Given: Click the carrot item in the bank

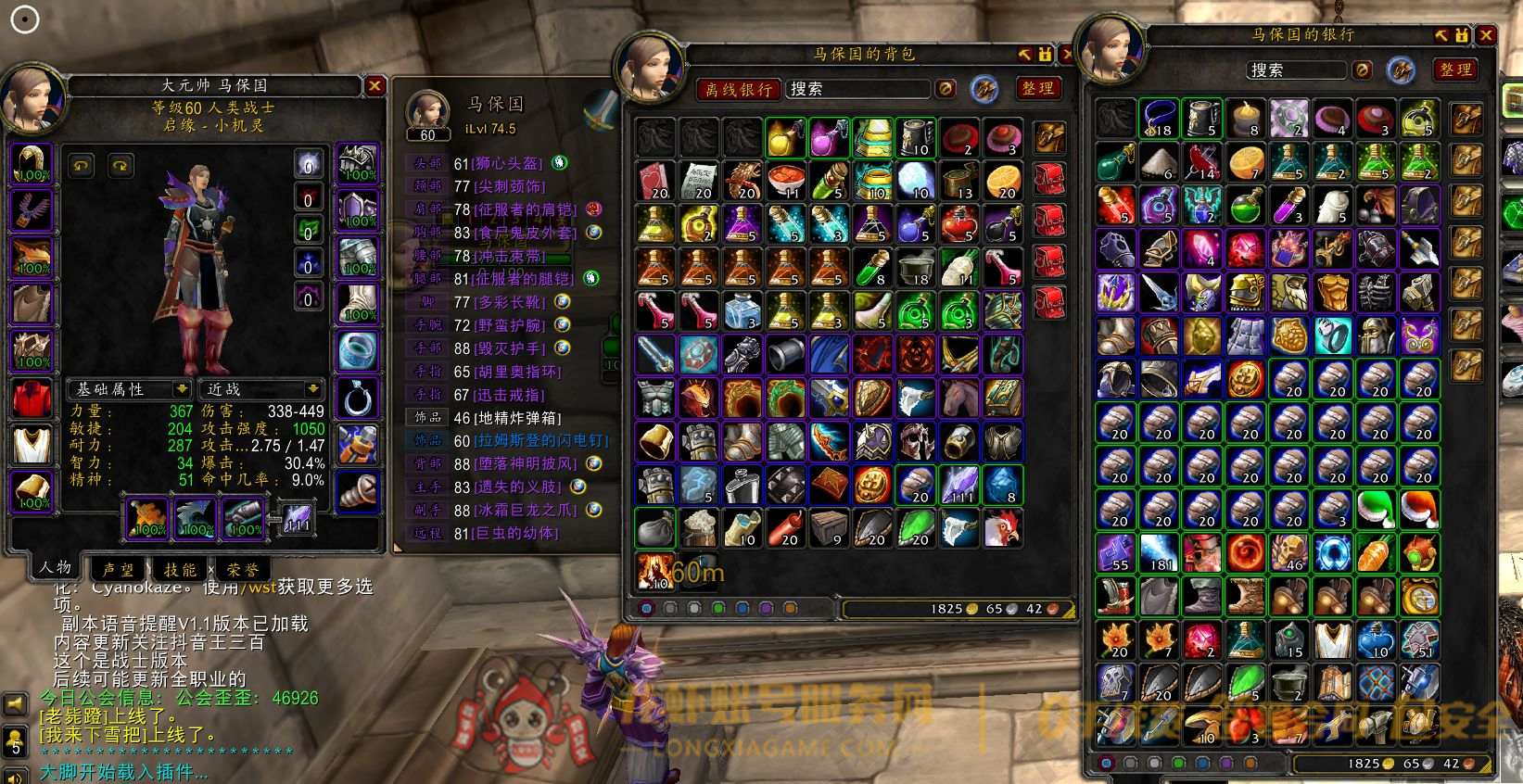Looking at the screenshot, I should [x=1375, y=552].
